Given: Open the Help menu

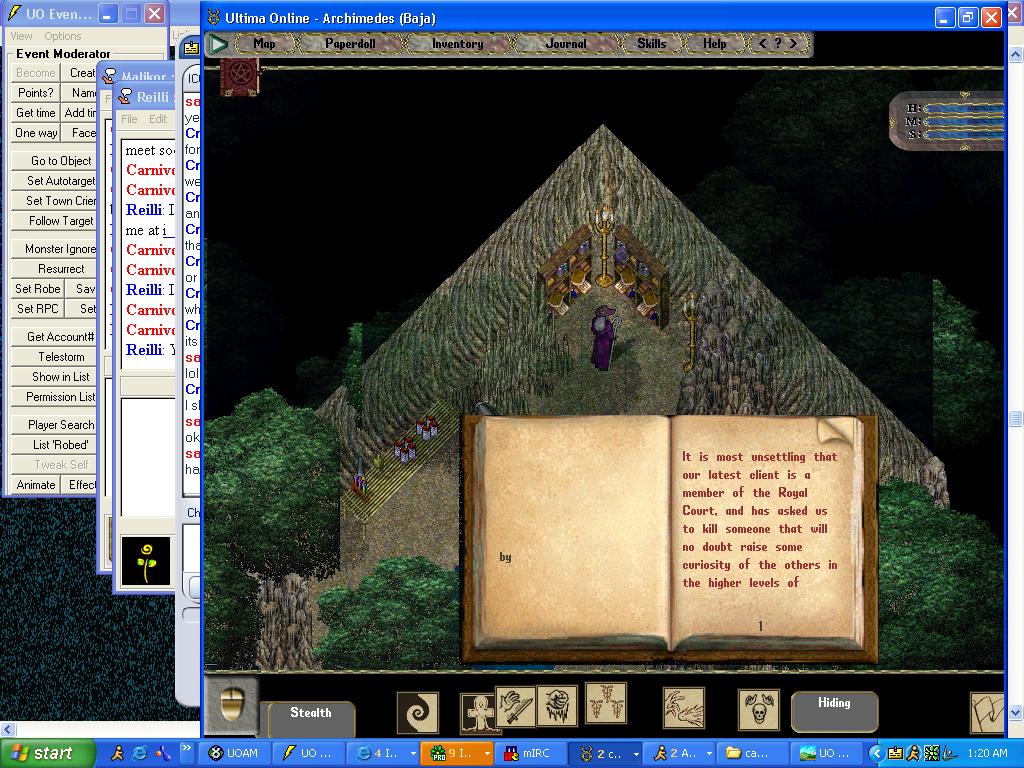Looking at the screenshot, I should pyautogui.click(x=714, y=44).
